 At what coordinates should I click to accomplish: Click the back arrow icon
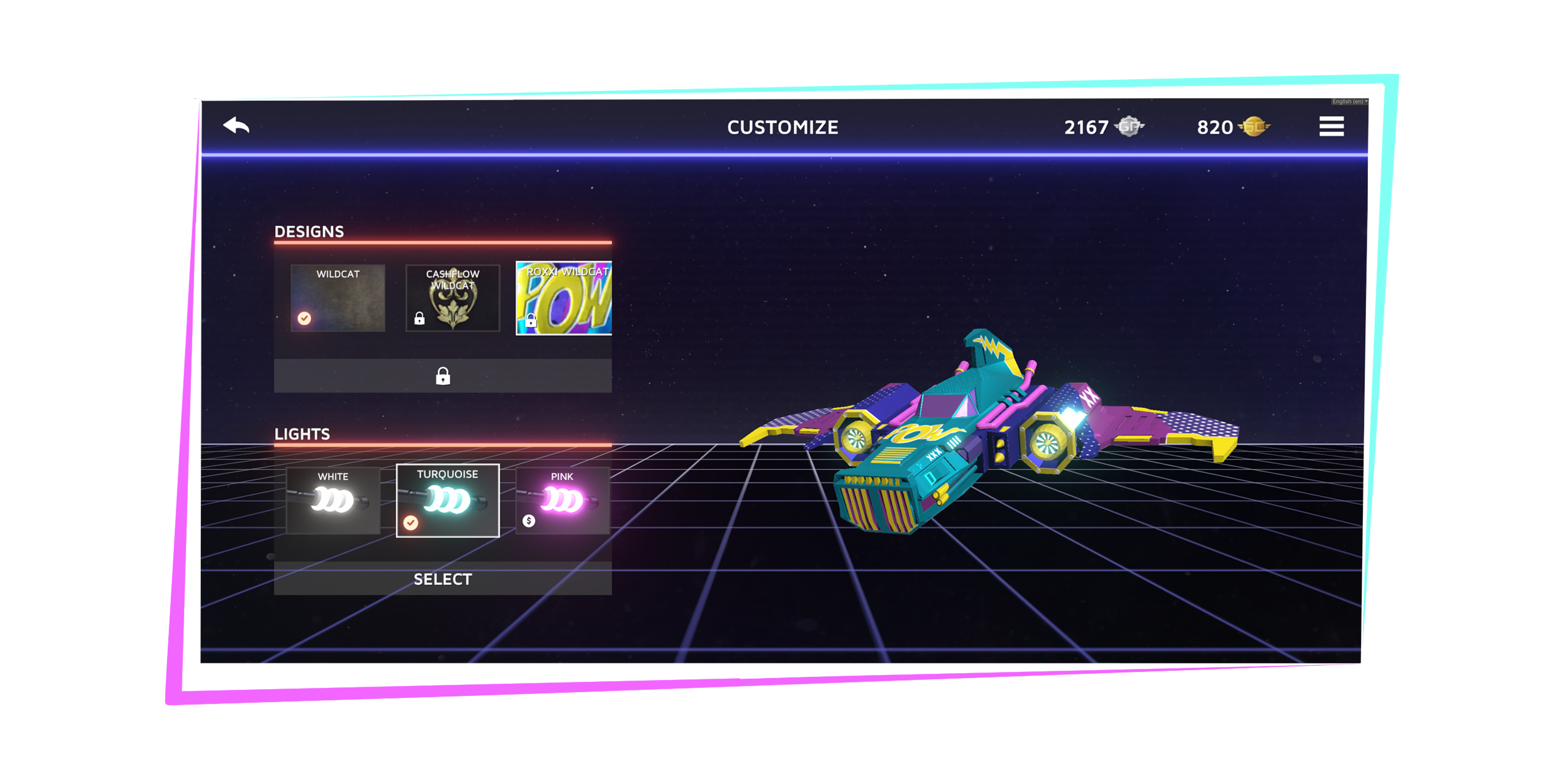click(x=236, y=127)
